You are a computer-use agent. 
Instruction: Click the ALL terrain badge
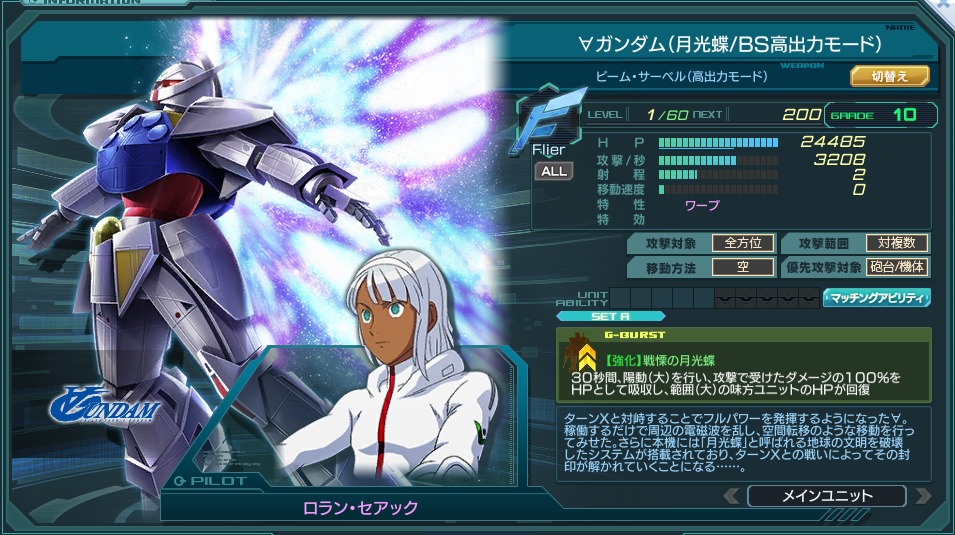tap(554, 171)
